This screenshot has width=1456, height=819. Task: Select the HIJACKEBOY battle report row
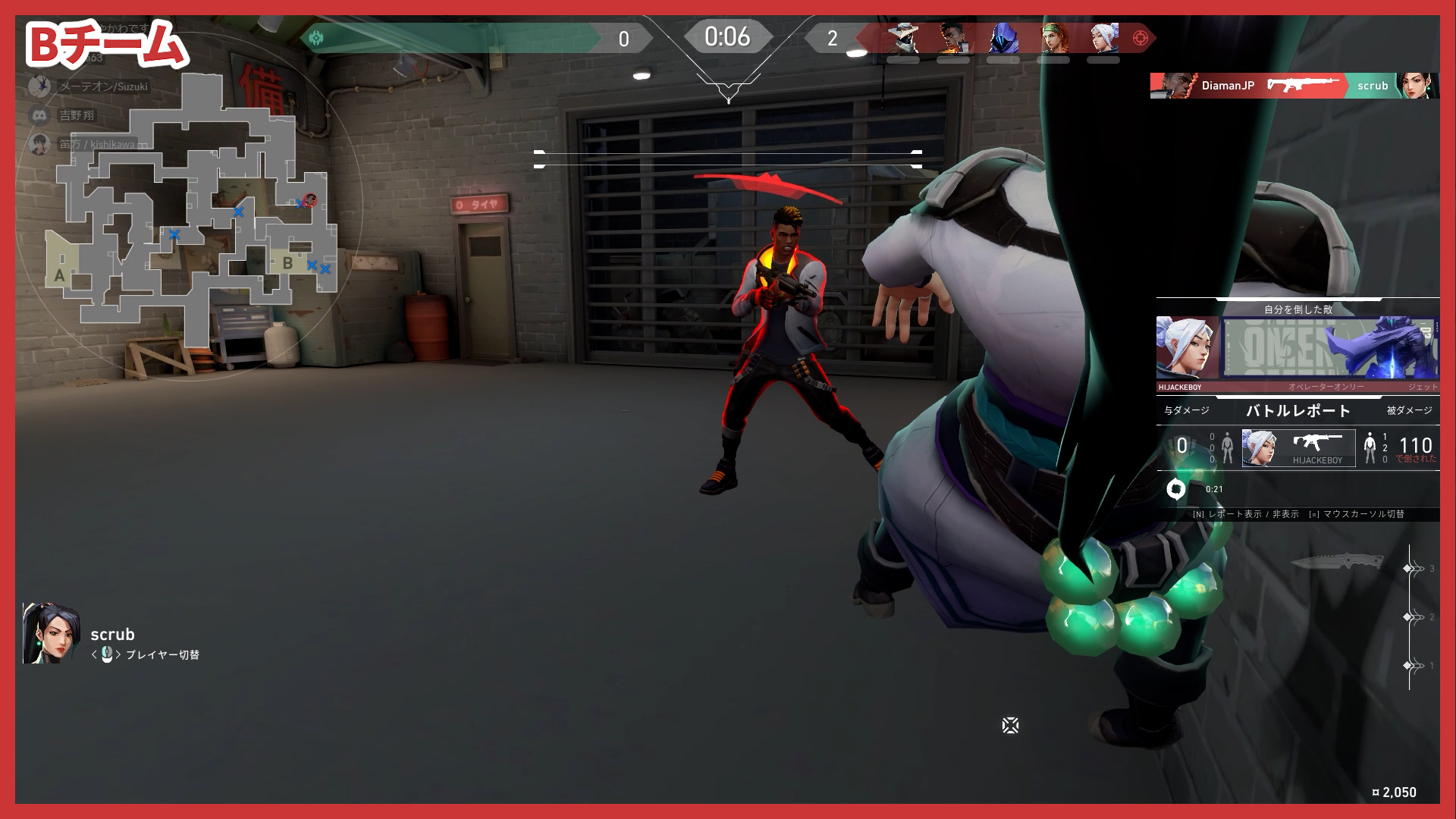tap(1298, 447)
